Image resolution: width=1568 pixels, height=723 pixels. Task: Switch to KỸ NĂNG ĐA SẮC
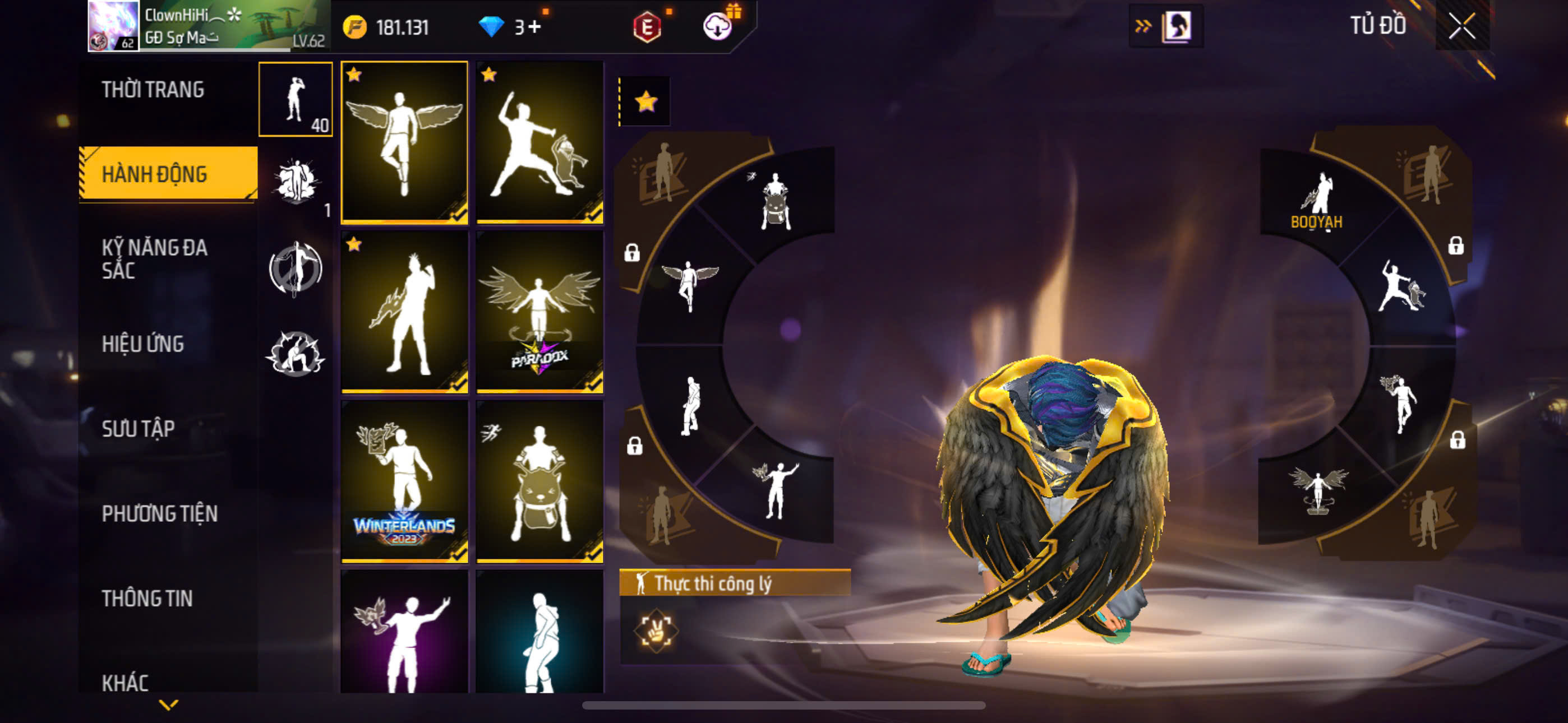click(x=155, y=258)
